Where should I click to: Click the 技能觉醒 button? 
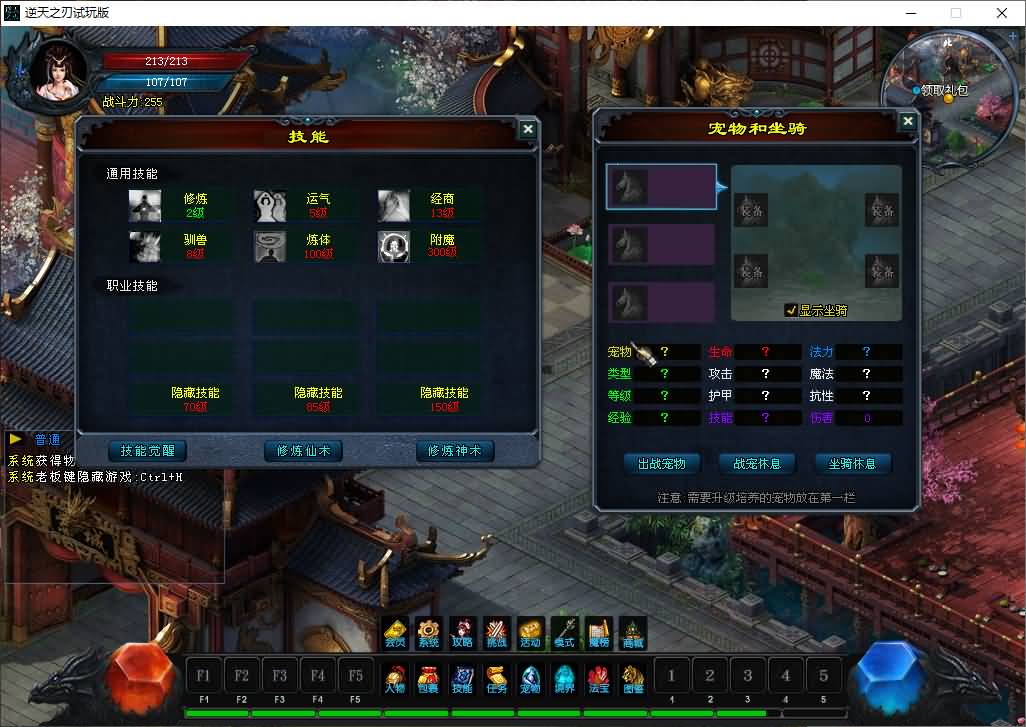147,451
